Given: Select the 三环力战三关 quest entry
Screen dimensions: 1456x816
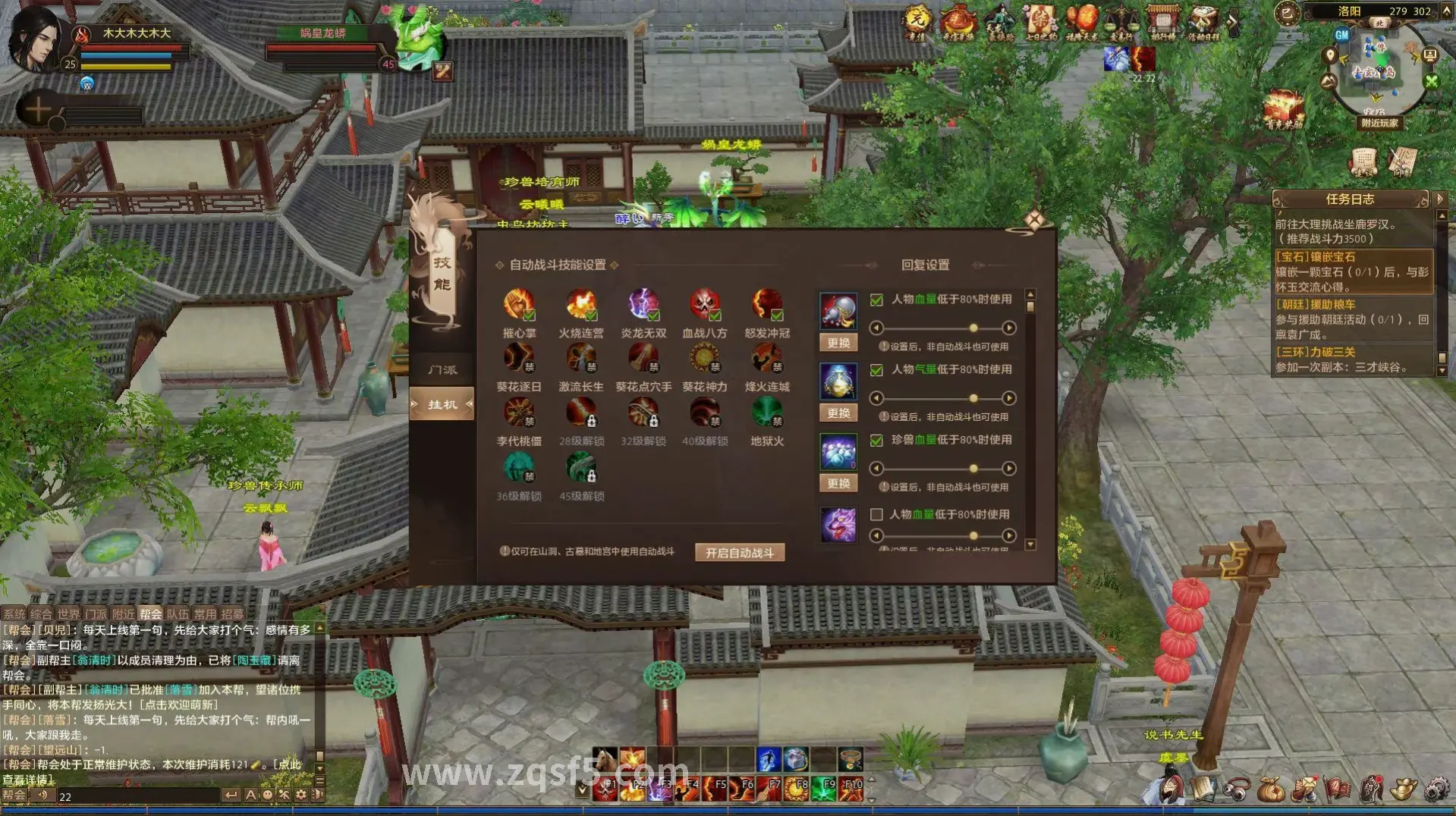Looking at the screenshot, I should pyautogui.click(x=1315, y=352).
